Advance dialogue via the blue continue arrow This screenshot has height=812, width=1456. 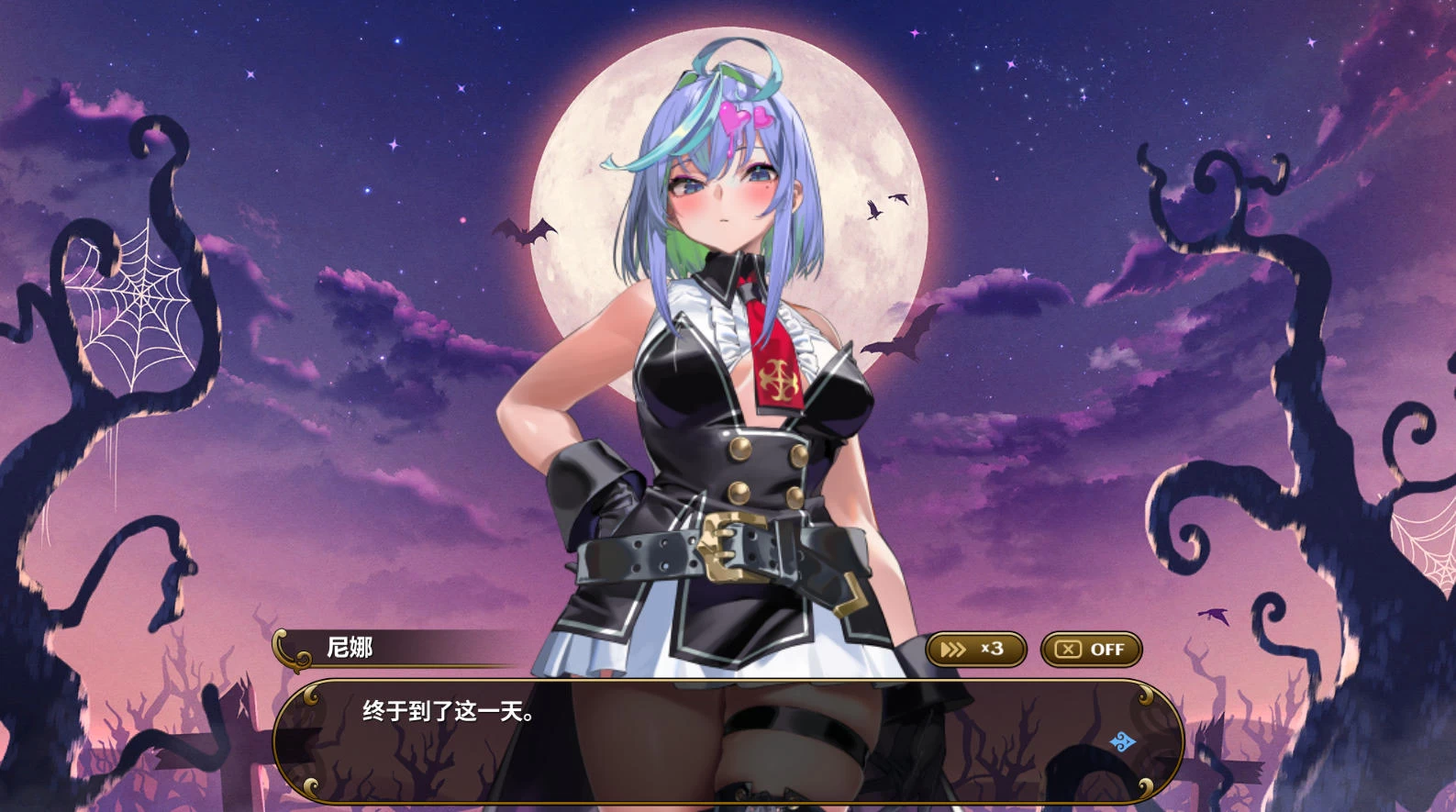1123,741
